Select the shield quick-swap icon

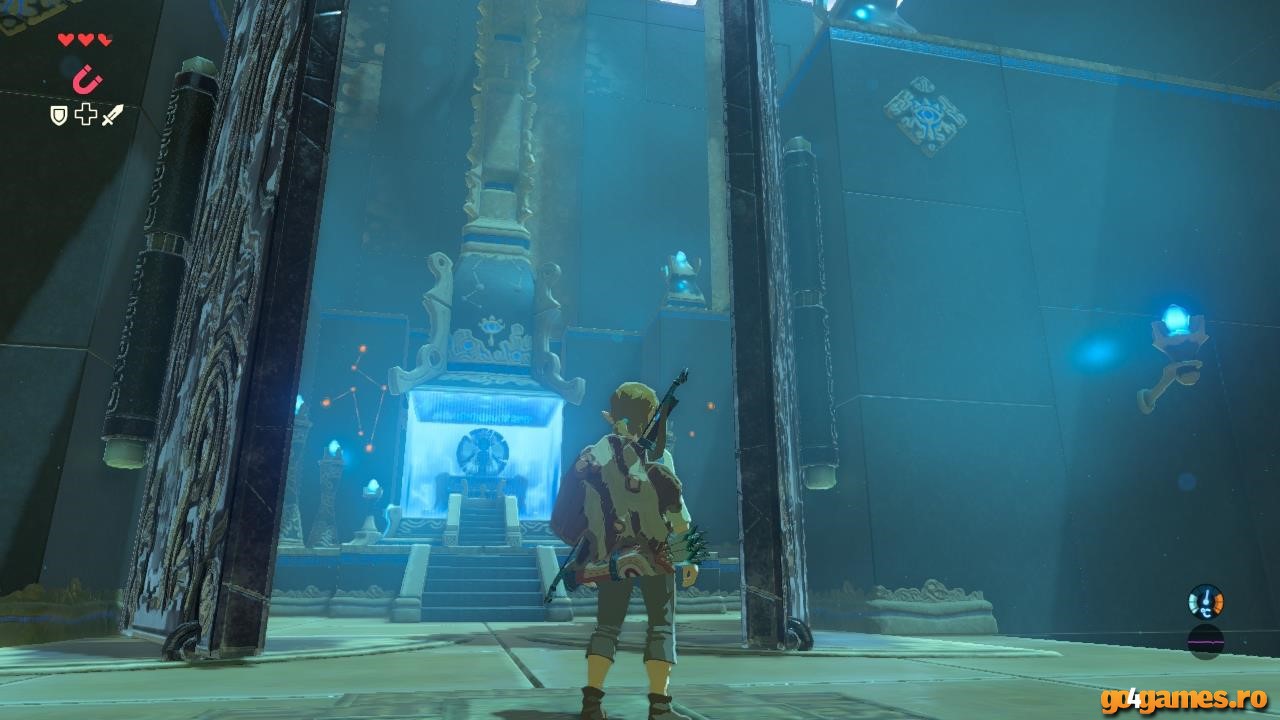pyautogui.click(x=60, y=115)
